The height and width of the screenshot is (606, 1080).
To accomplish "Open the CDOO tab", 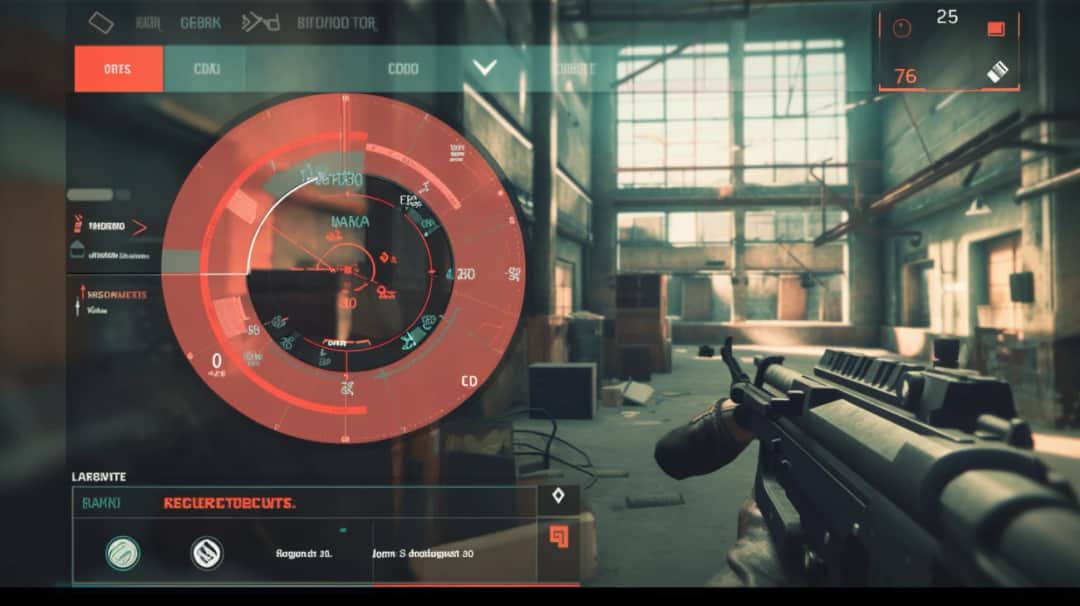I will [x=403, y=69].
